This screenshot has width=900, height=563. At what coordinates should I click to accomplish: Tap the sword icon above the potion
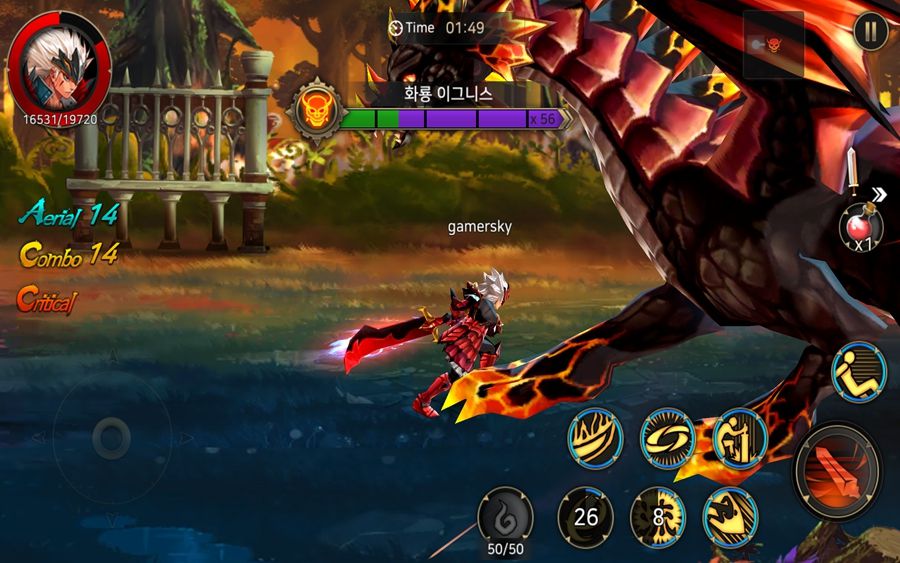[x=853, y=170]
